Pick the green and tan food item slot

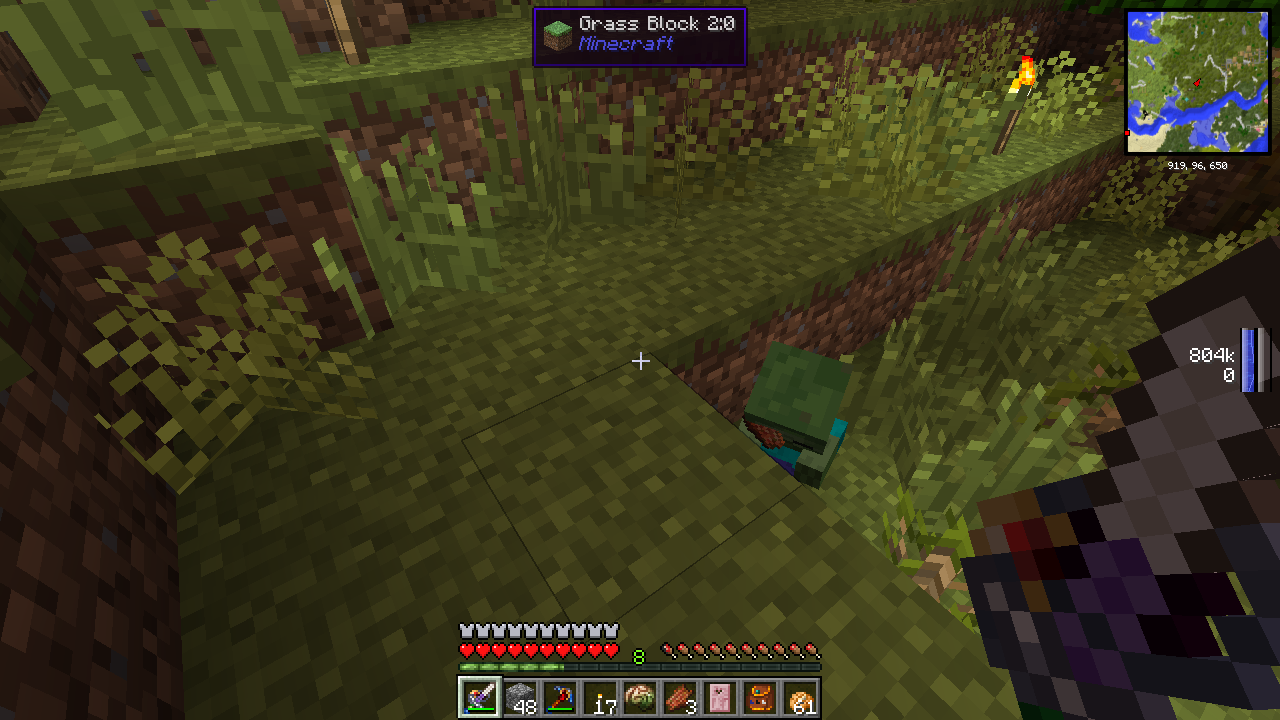pyautogui.click(x=640, y=697)
